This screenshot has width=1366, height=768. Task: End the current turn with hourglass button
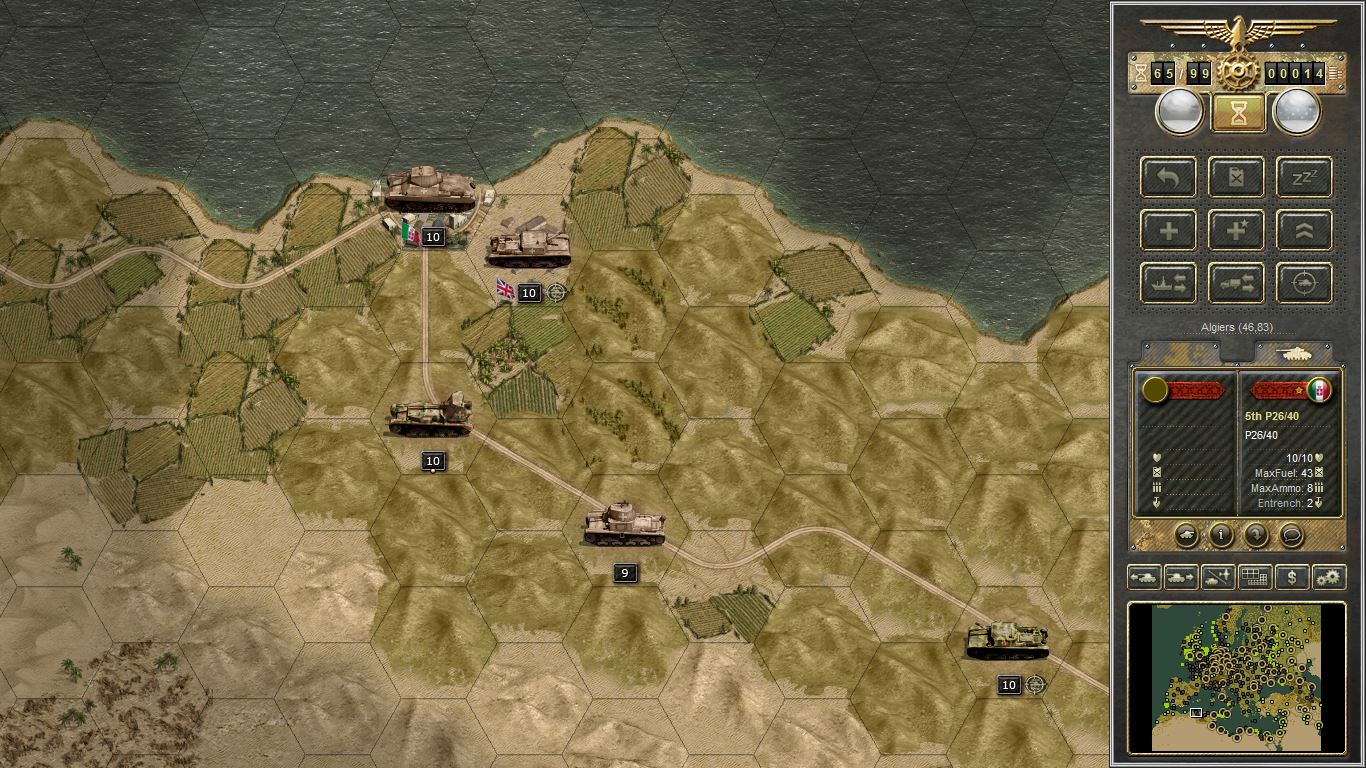pyautogui.click(x=1237, y=112)
